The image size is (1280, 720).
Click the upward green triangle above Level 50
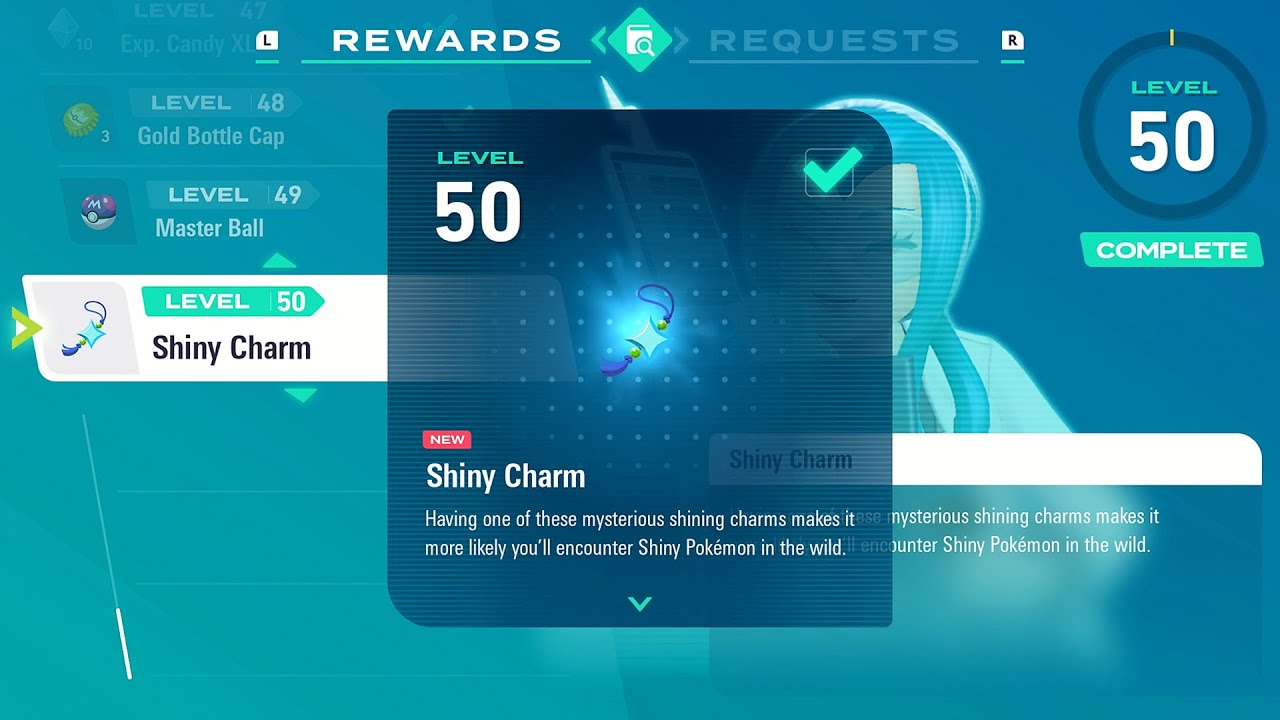coord(280,261)
